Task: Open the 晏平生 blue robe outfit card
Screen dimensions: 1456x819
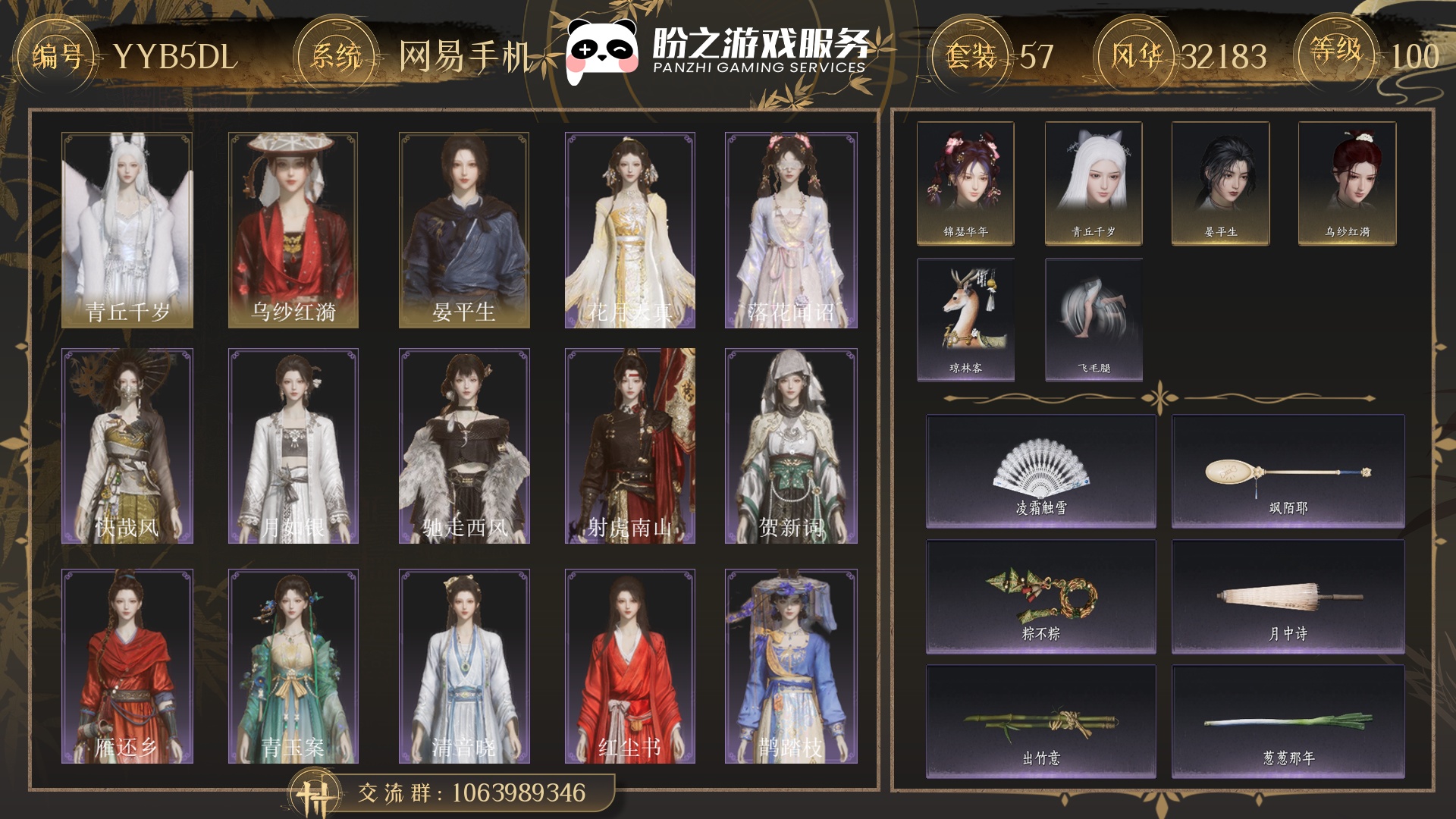Action: point(464,230)
